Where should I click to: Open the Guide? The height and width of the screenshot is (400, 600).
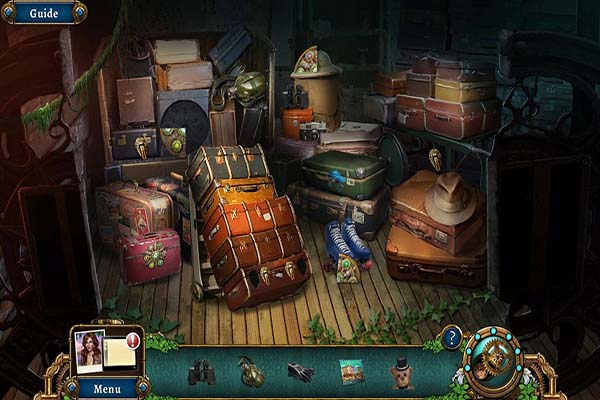[43, 13]
